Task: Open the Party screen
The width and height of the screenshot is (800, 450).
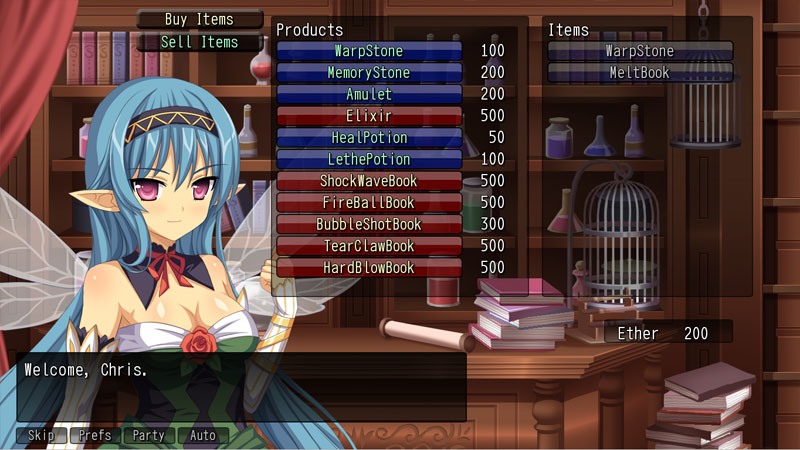Action: pyautogui.click(x=148, y=436)
